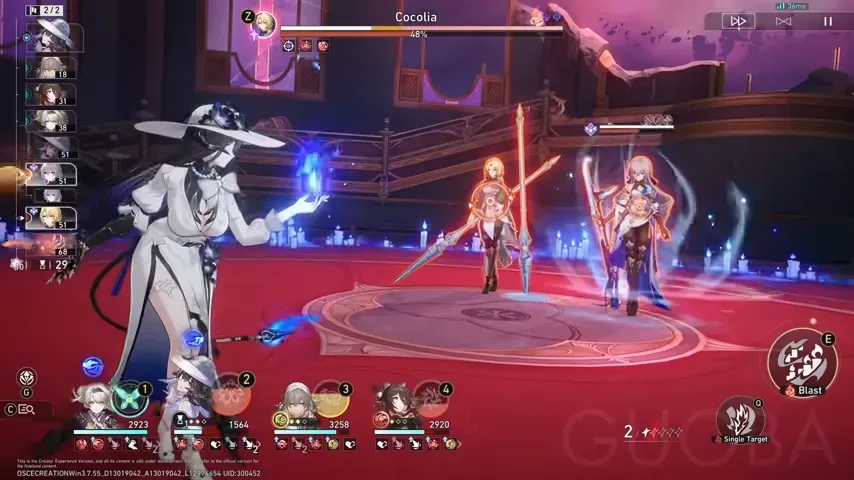Click the turn-order portrait with action value 38

coord(50,121)
